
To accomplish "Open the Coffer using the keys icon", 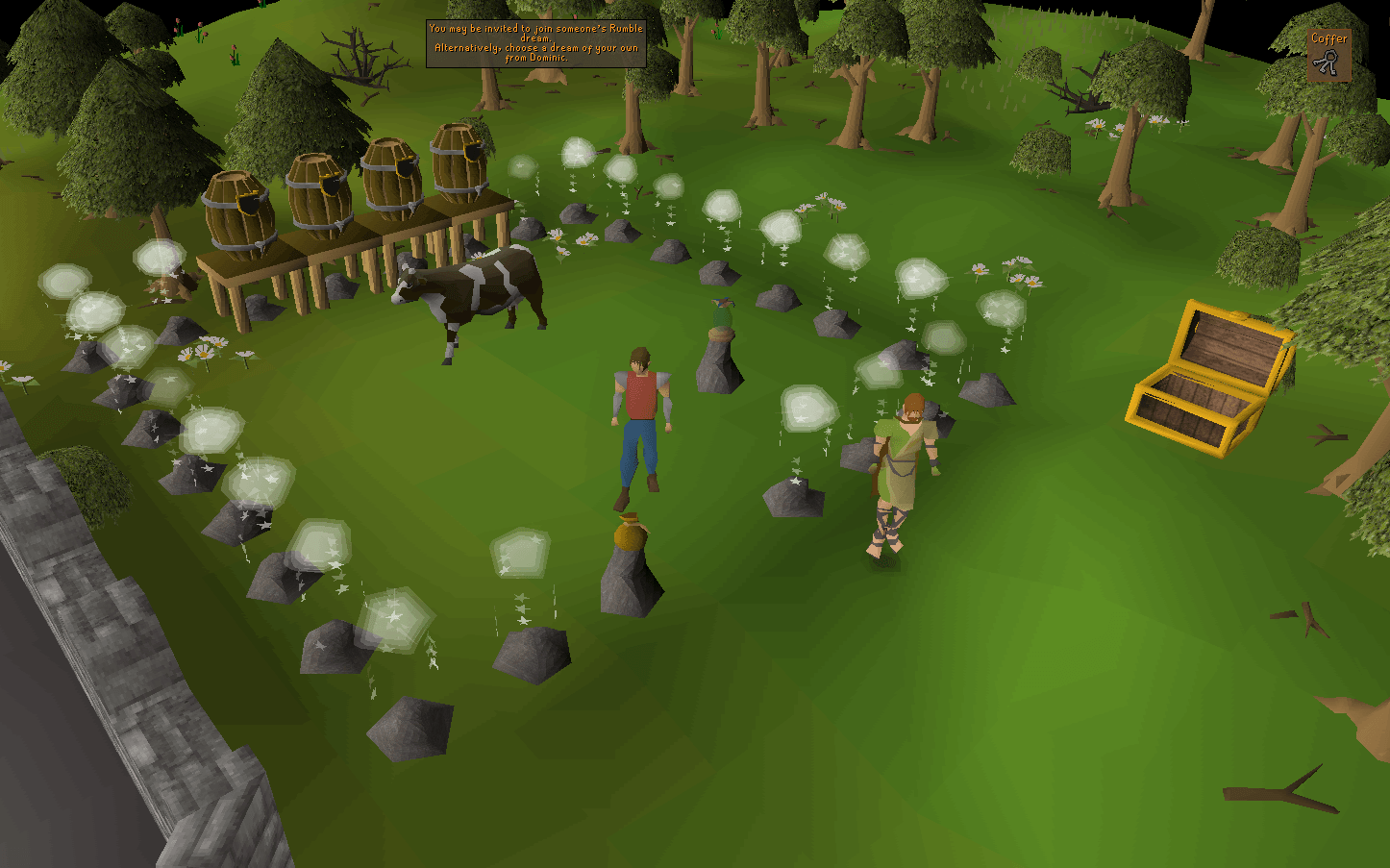I will click(x=1328, y=61).
